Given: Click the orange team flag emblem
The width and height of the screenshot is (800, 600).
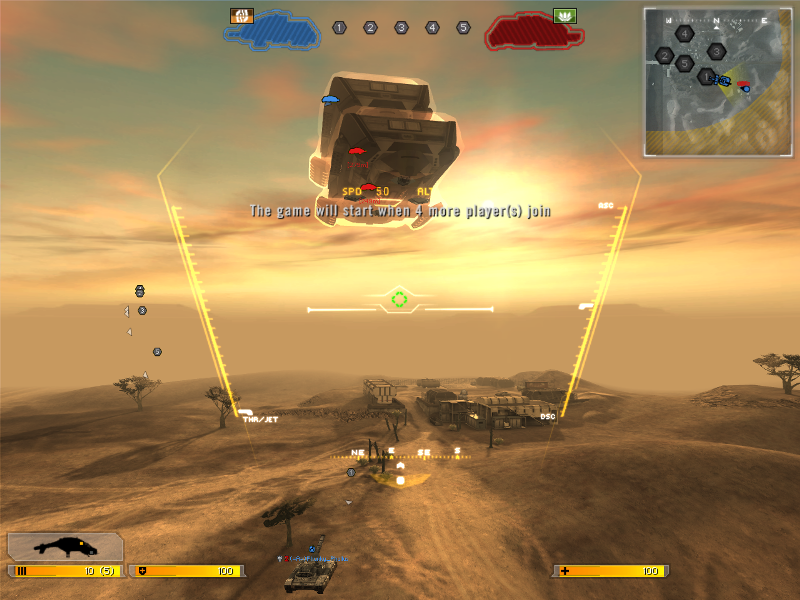Looking at the screenshot, I should pos(242,16).
